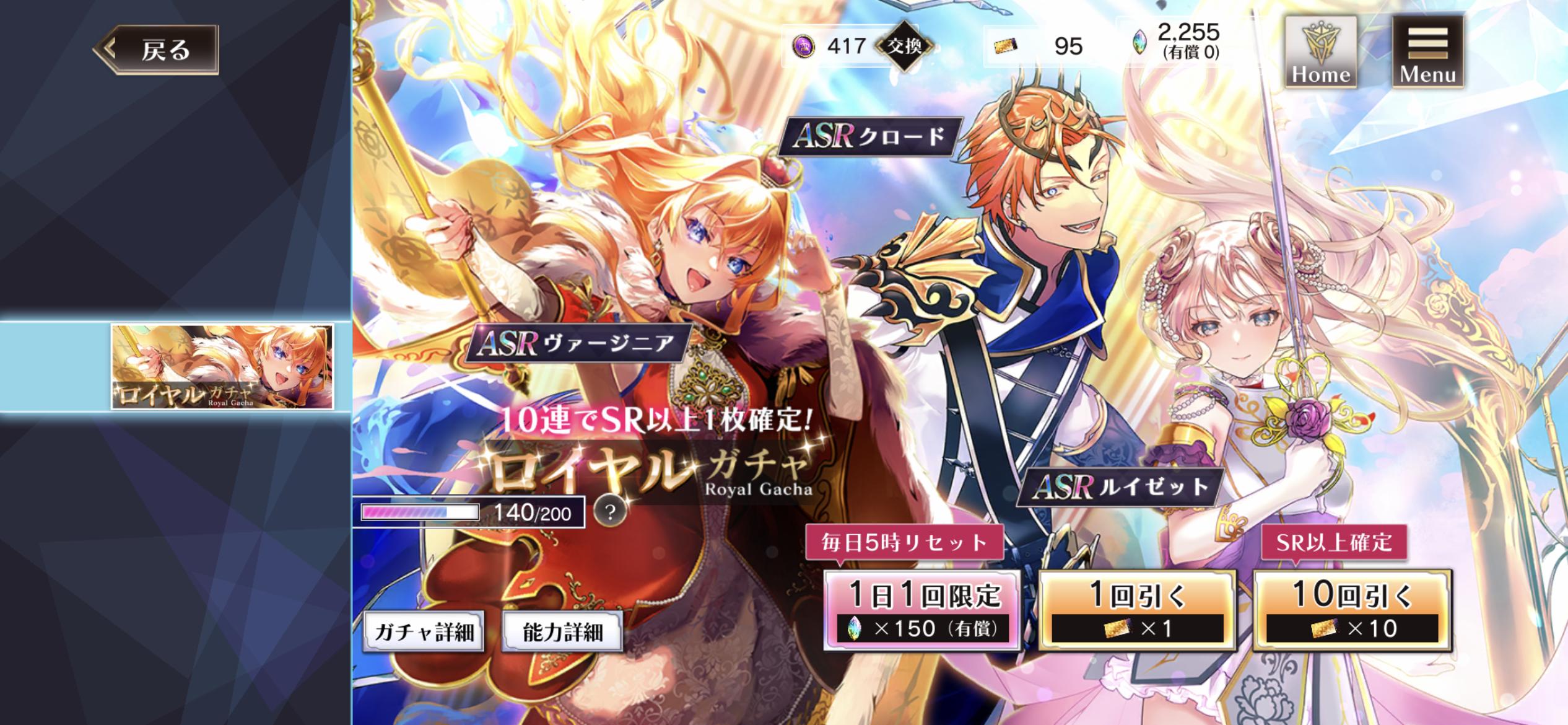
Task: Show gacha pity help with question mark
Action: (610, 511)
